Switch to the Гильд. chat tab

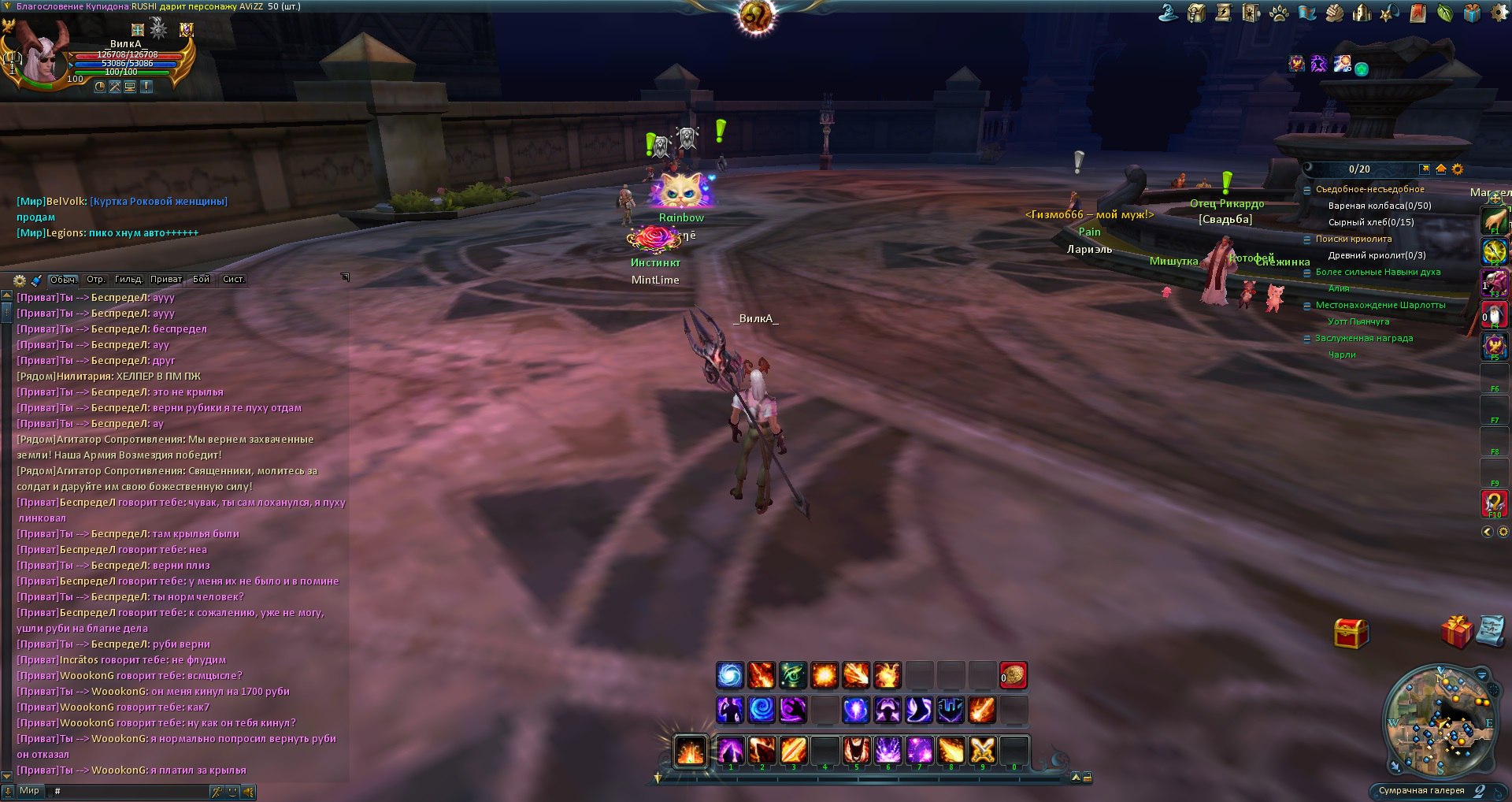click(x=128, y=280)
